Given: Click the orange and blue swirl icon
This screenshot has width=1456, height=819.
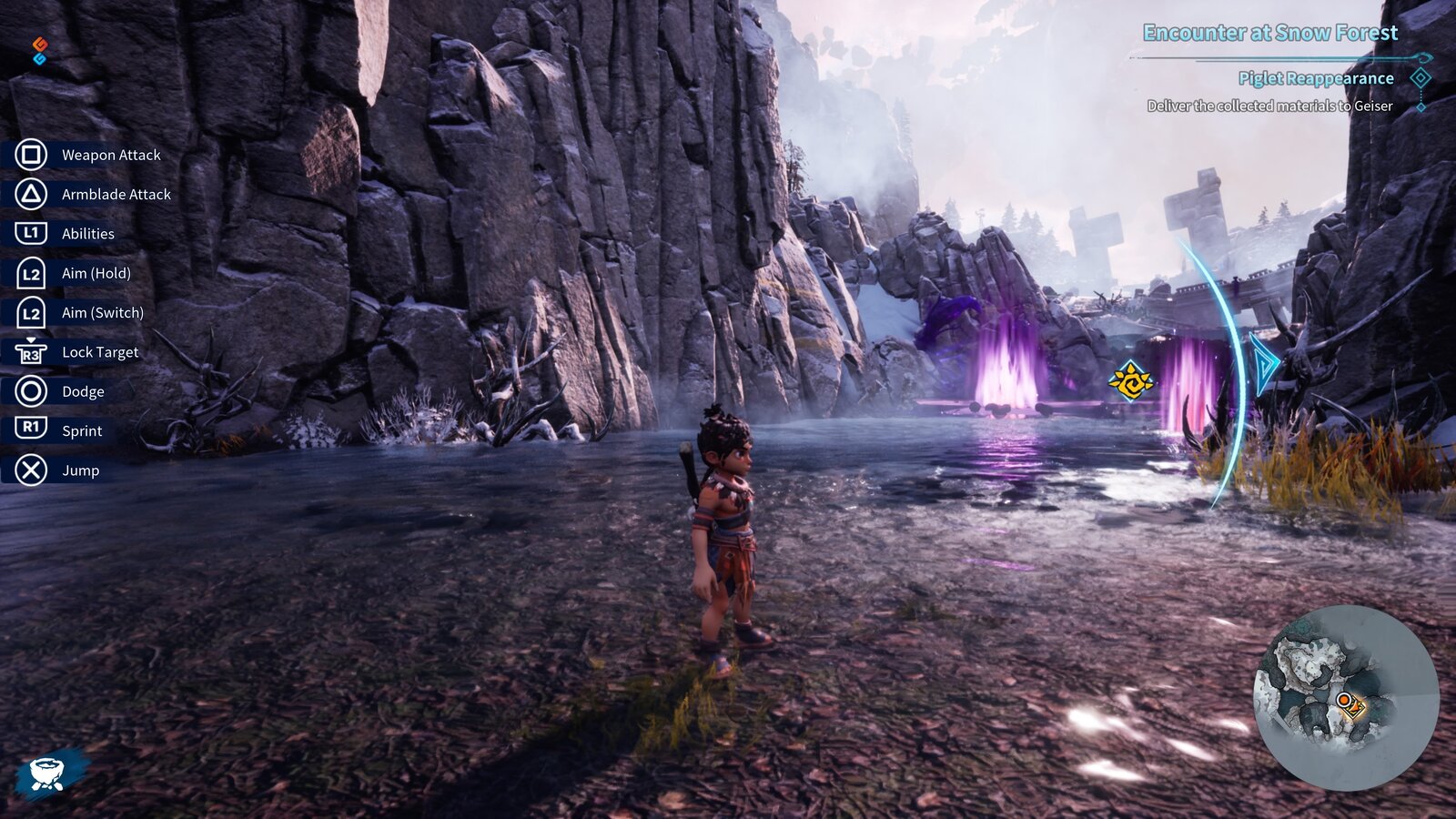Looking at the screenshot, I should tap(39, 51).
